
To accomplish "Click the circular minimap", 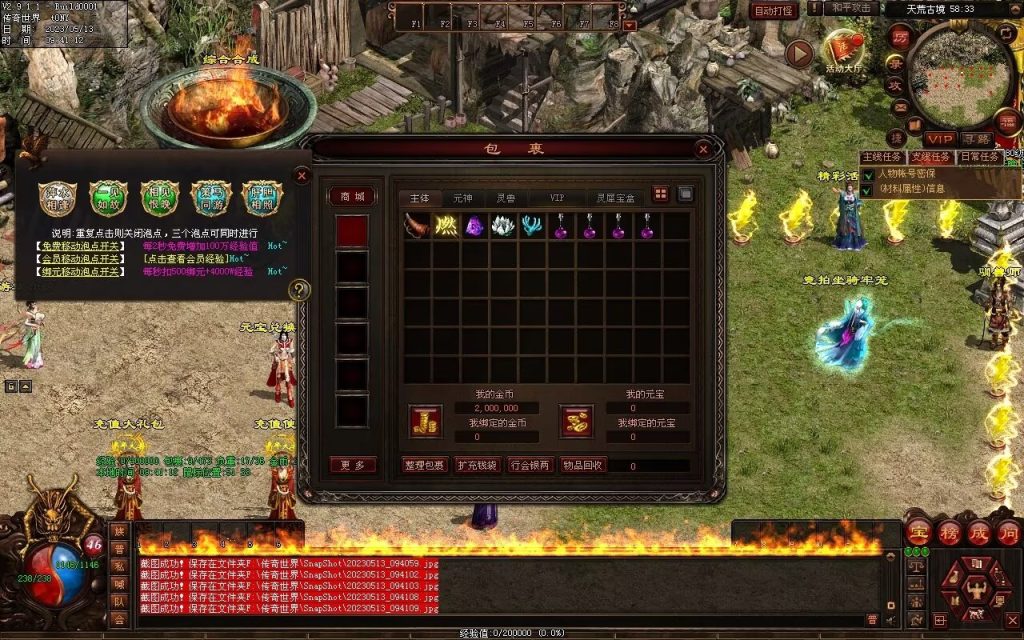I will 964,70.
